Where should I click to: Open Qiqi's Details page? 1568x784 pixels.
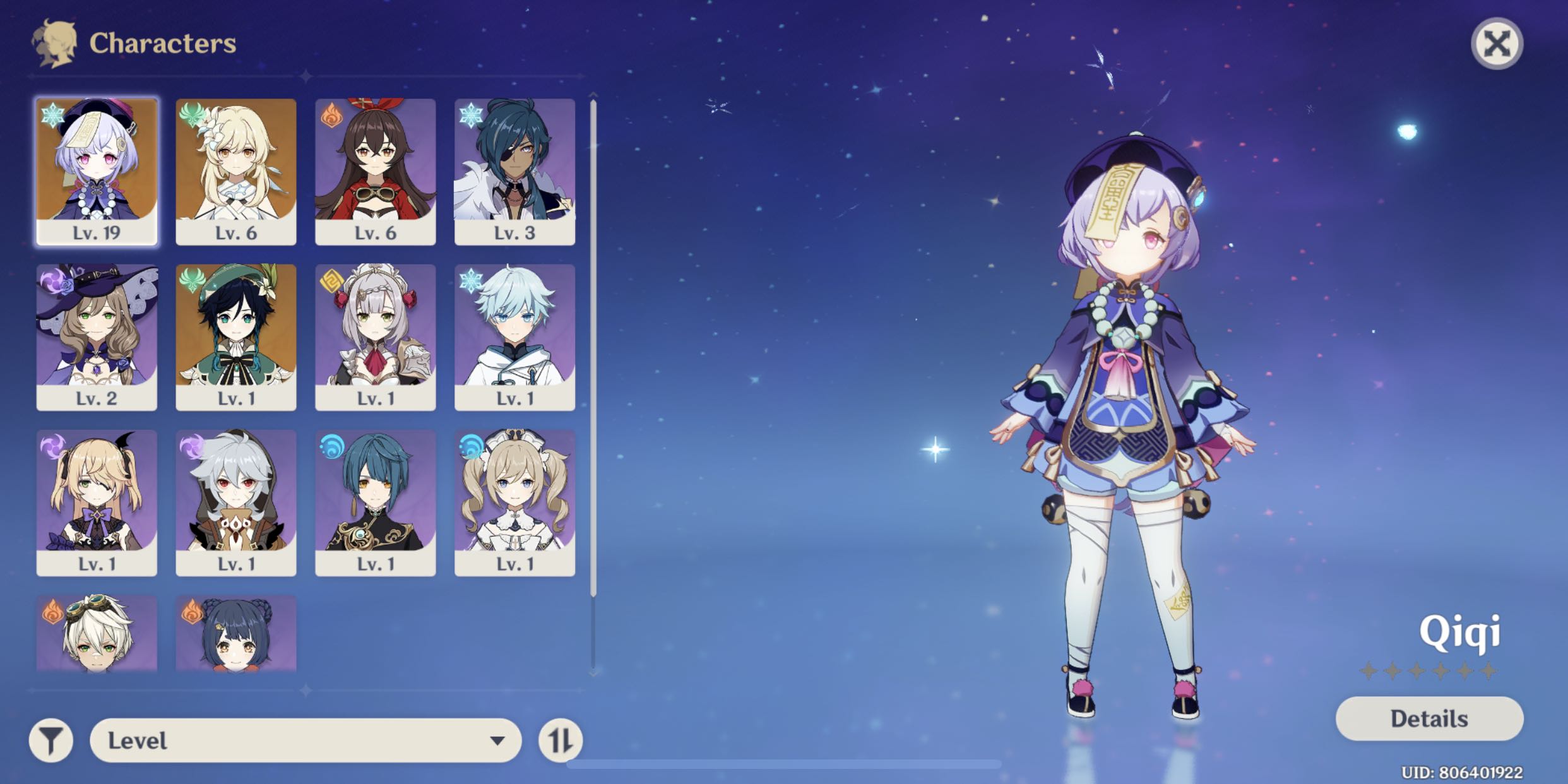(1429, 718)
